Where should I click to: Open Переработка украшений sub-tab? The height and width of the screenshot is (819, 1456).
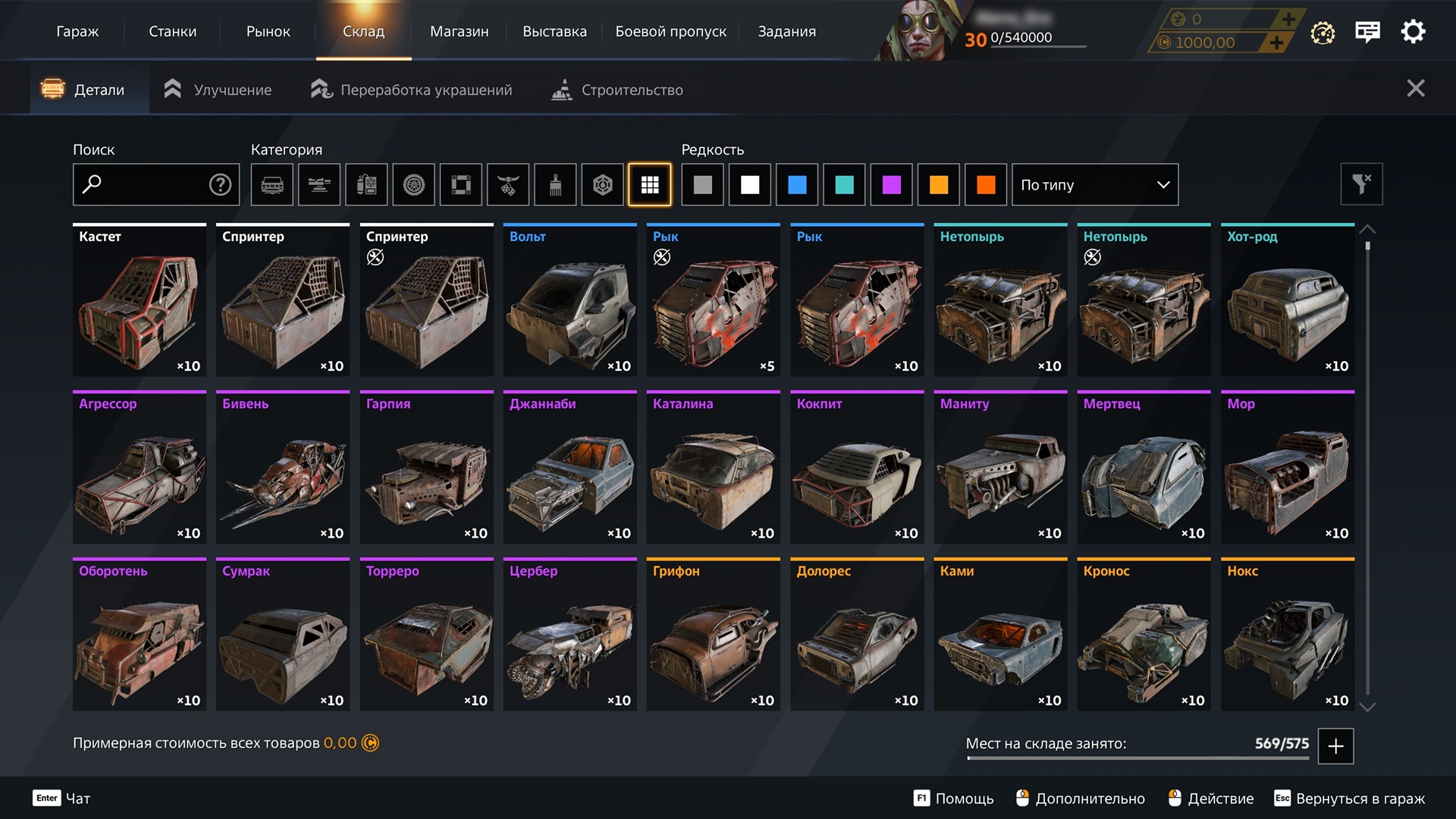pos(412,89)
